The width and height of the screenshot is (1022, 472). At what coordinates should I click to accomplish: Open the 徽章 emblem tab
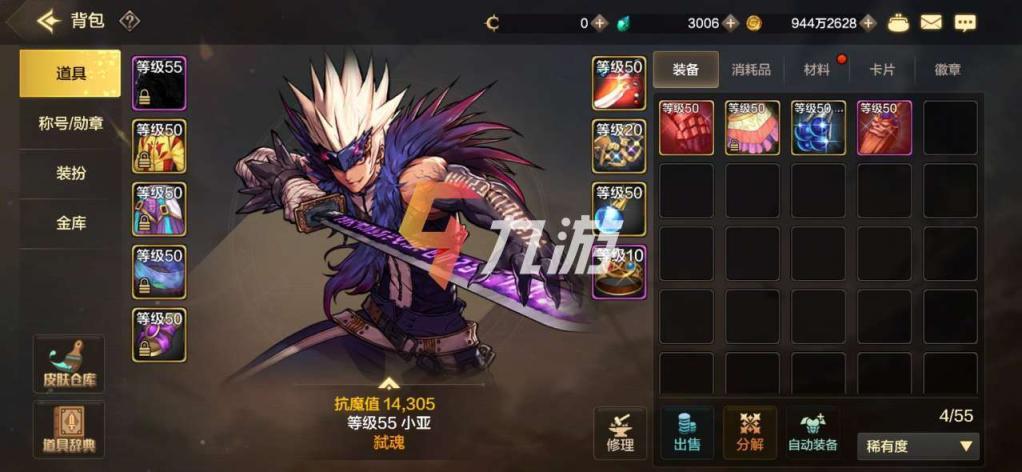(948, 69)
